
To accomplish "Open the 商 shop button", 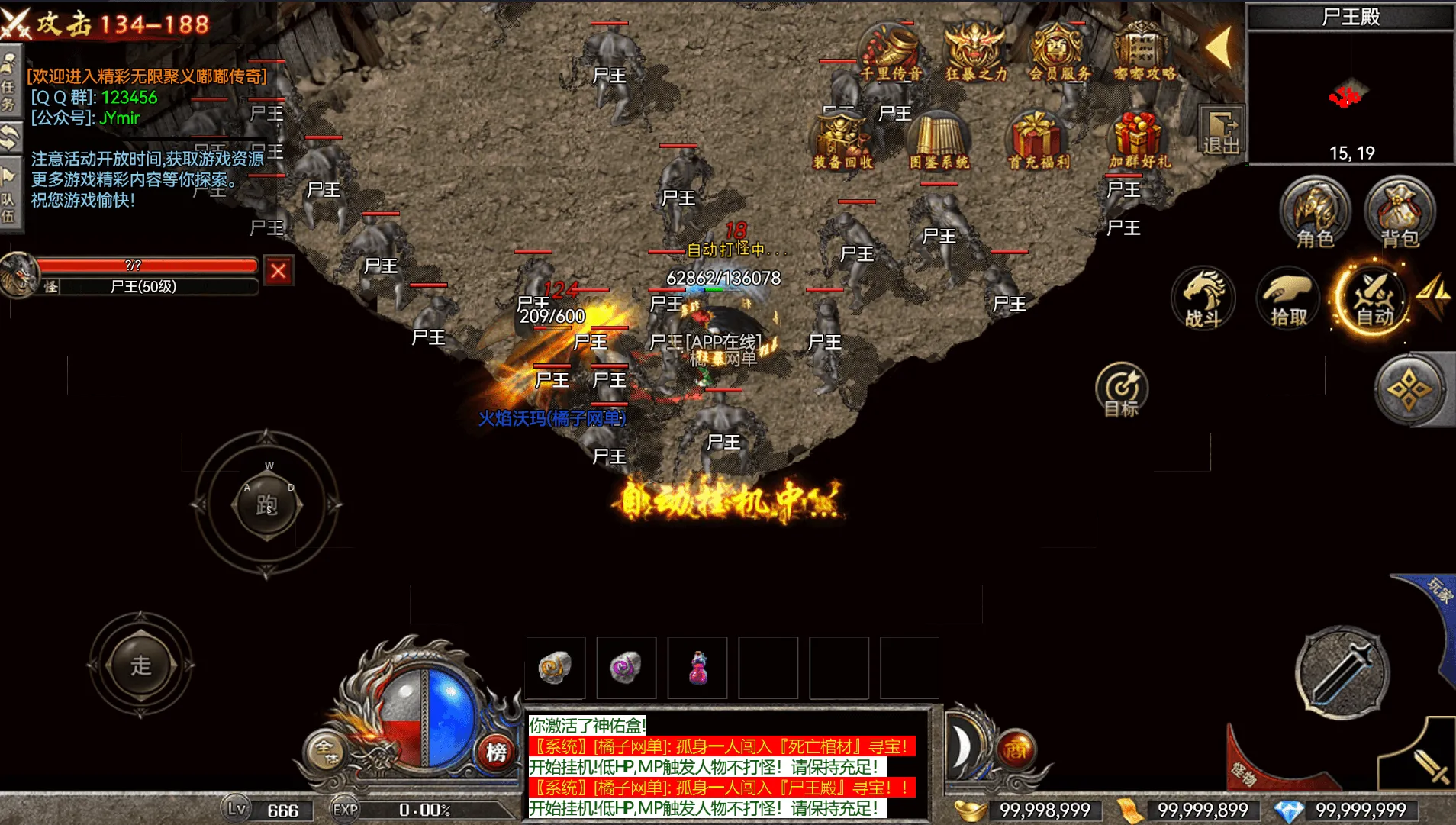I will tap(1015, 750).
